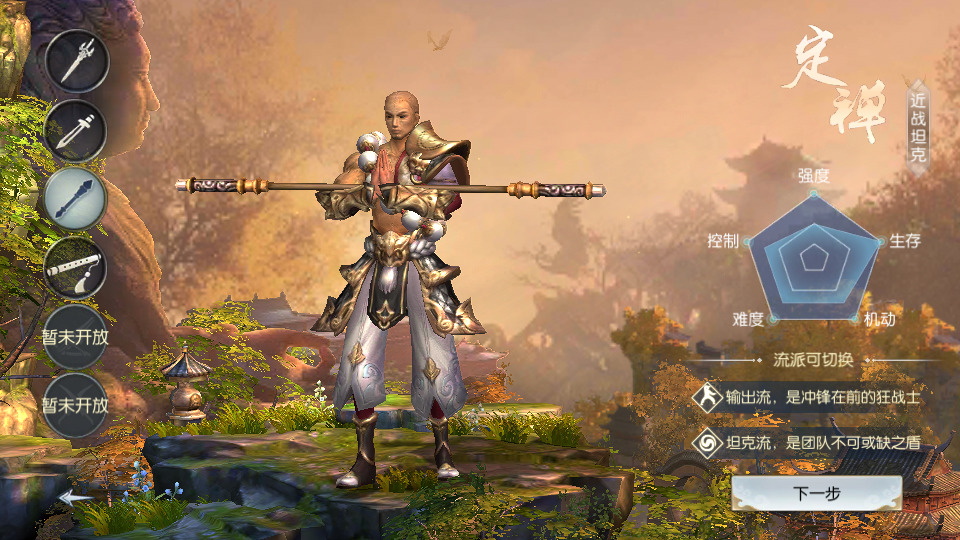
Task: Choose the 坦克流 tank style entry
Action: [808, 441]
